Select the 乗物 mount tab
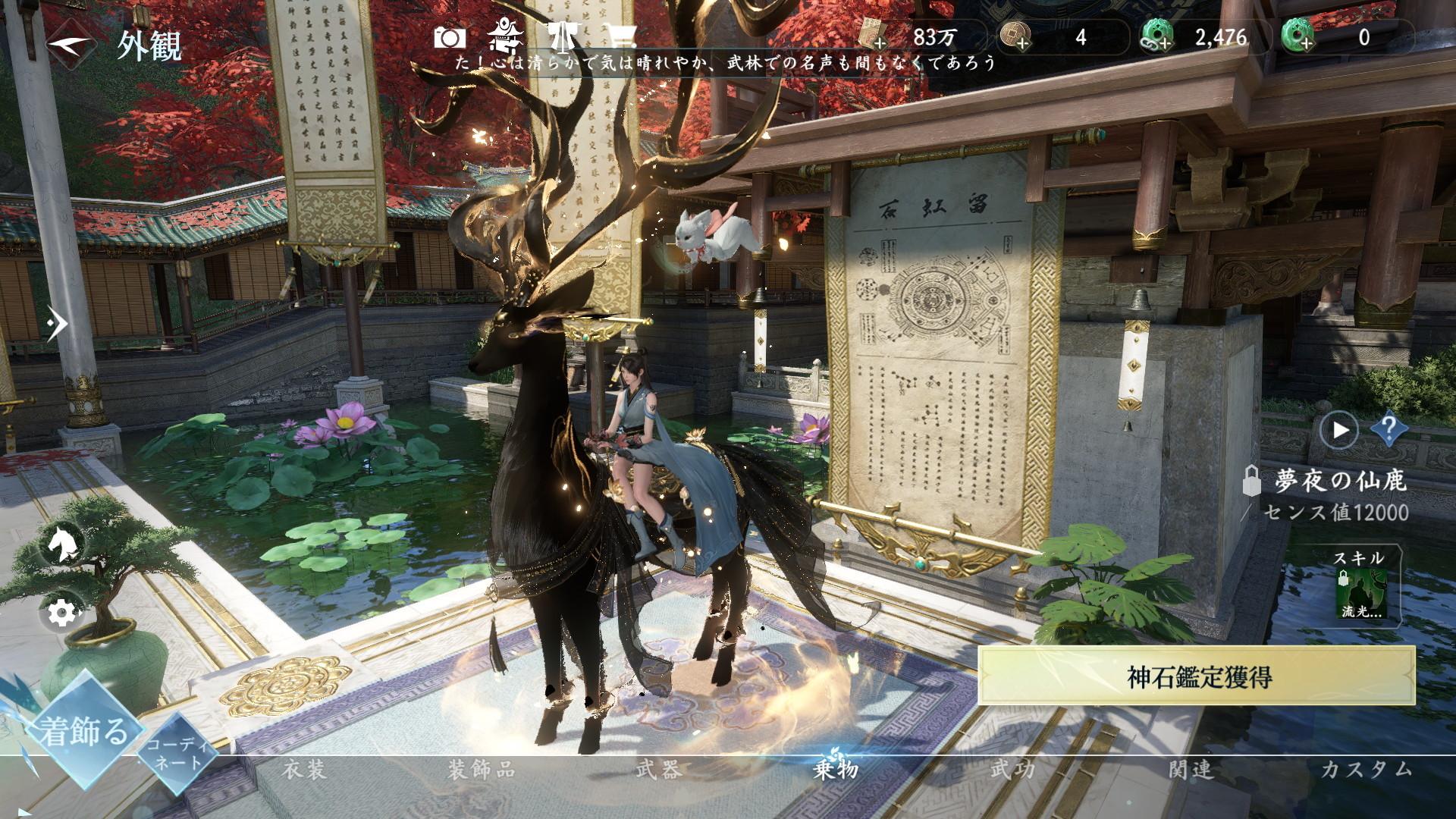This screenshot has height=819, width=1456. click(x=836, y=770)
